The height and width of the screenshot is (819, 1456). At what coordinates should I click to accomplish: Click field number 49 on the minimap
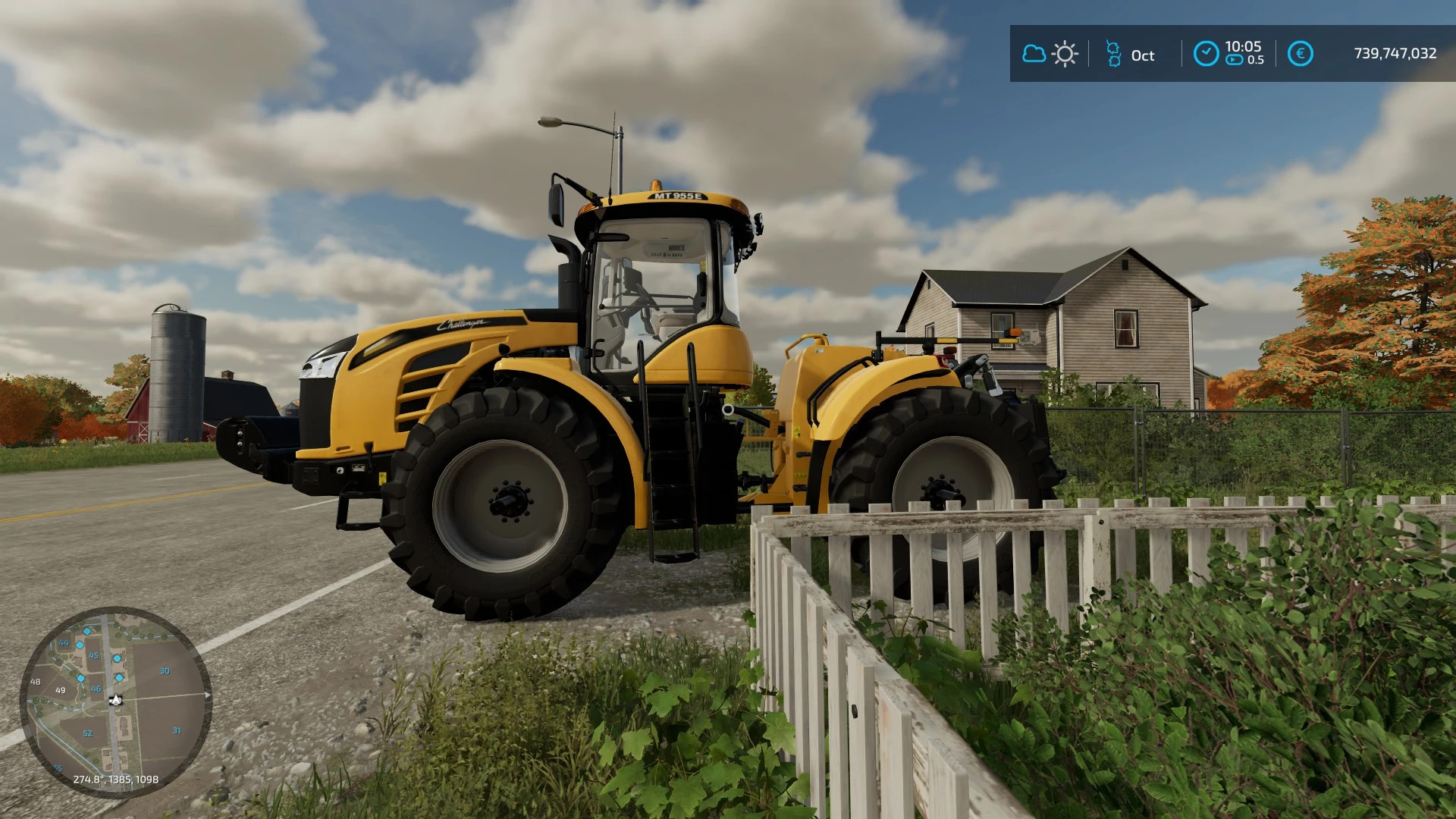60,691
